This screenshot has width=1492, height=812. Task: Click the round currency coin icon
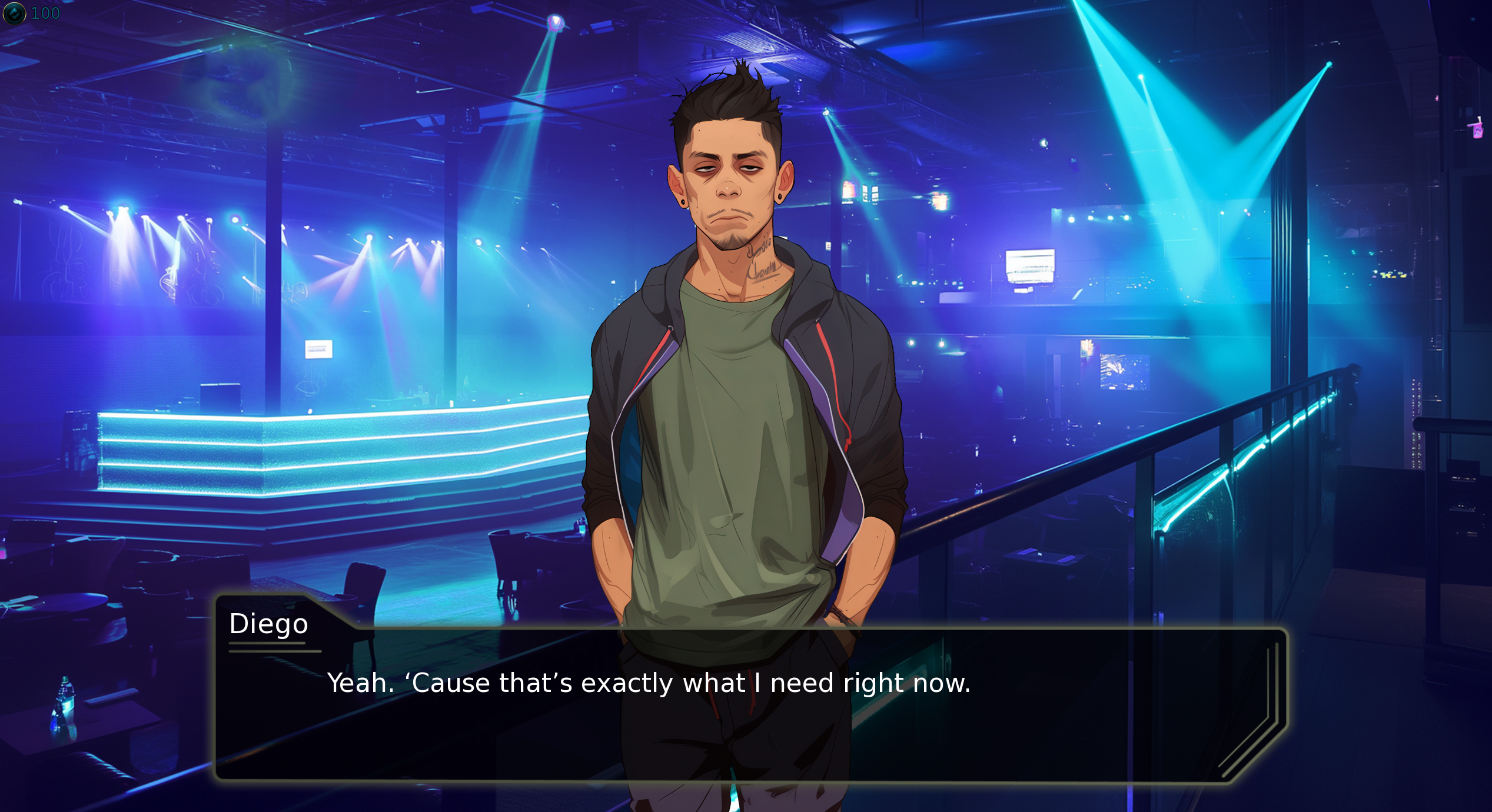(15, 13)
